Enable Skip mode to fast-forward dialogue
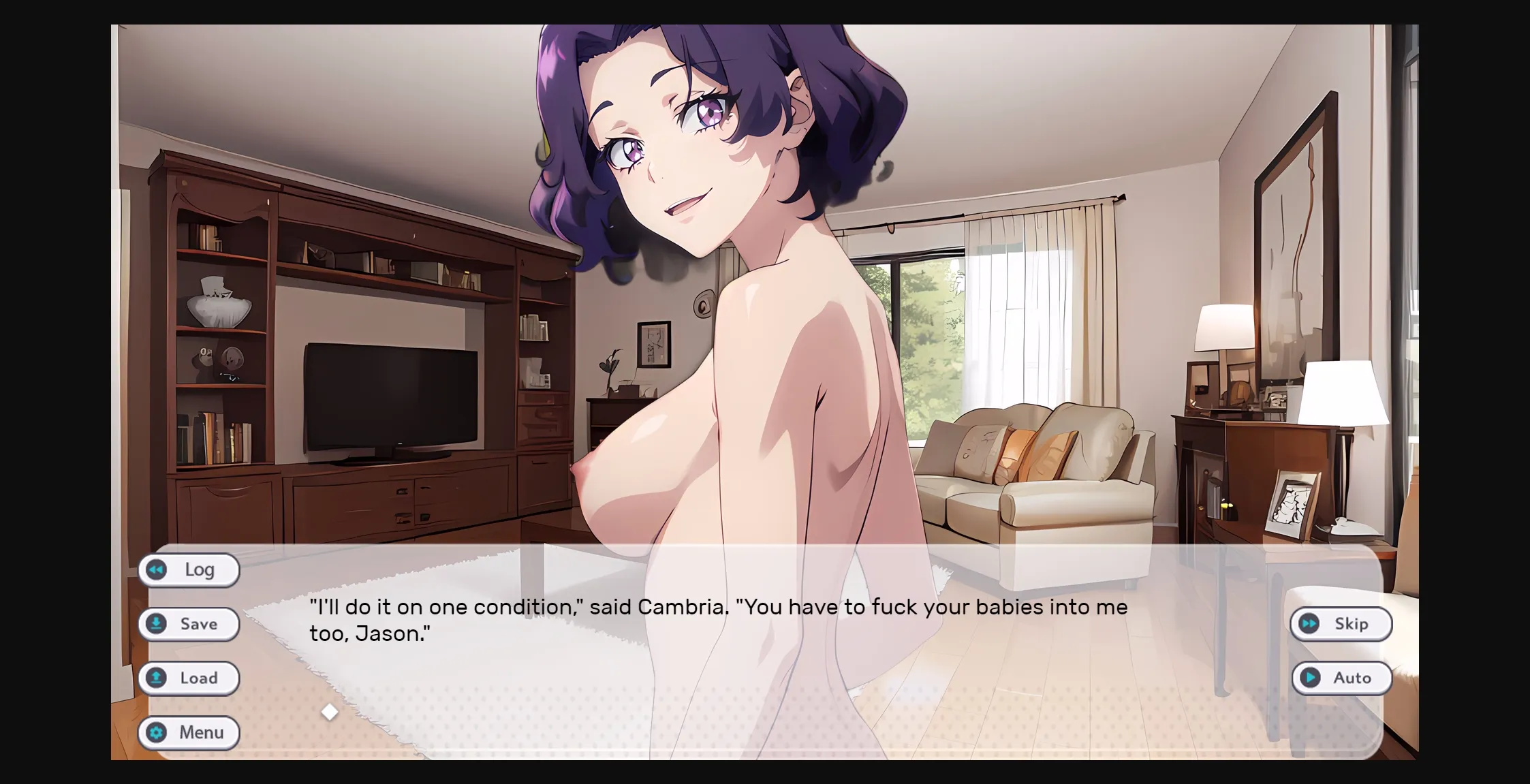 [1341, 624]
